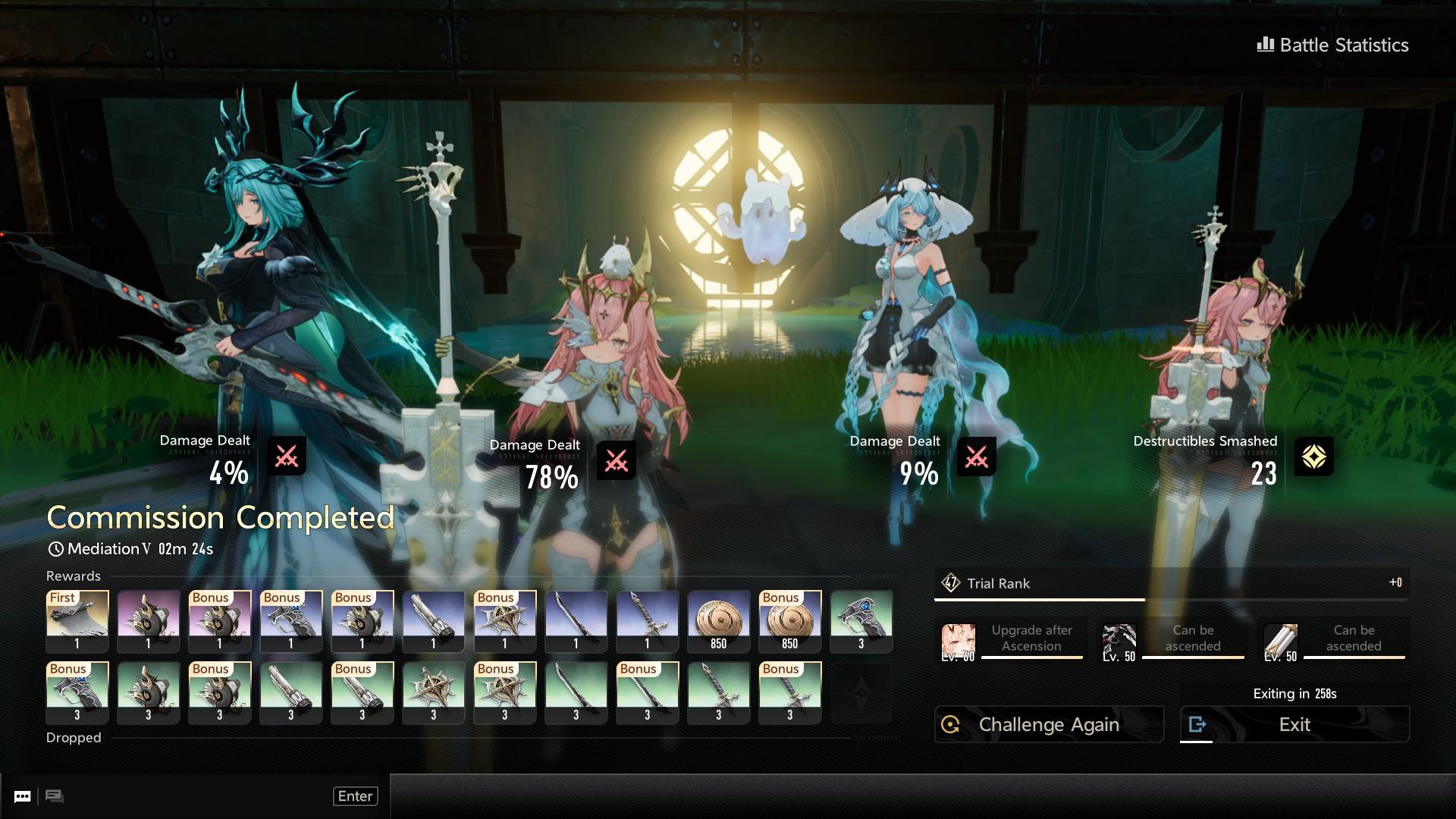Open Battle Statistics
1456x819 pixels.
click(1333, 45)
